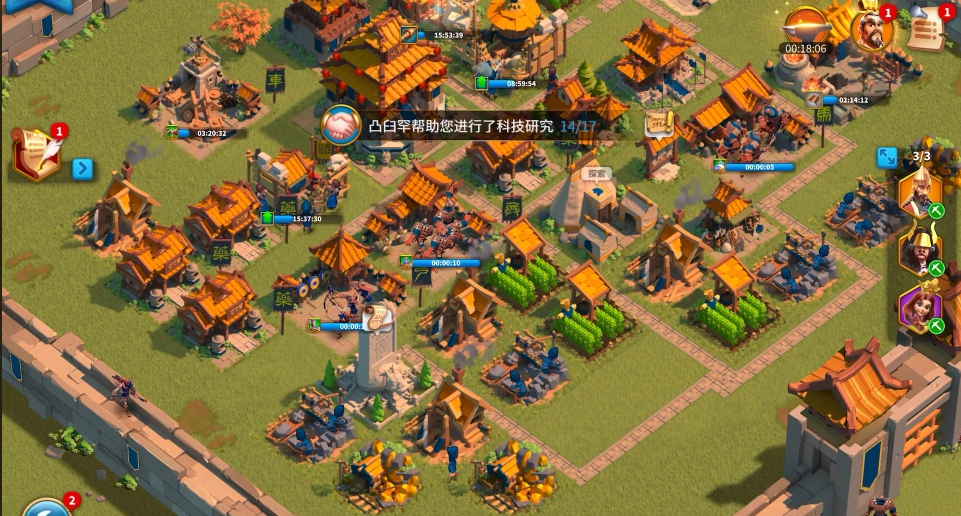961x516 pixels.
Task: Tap the alliance help handshake icon
Action: (341, 126)
